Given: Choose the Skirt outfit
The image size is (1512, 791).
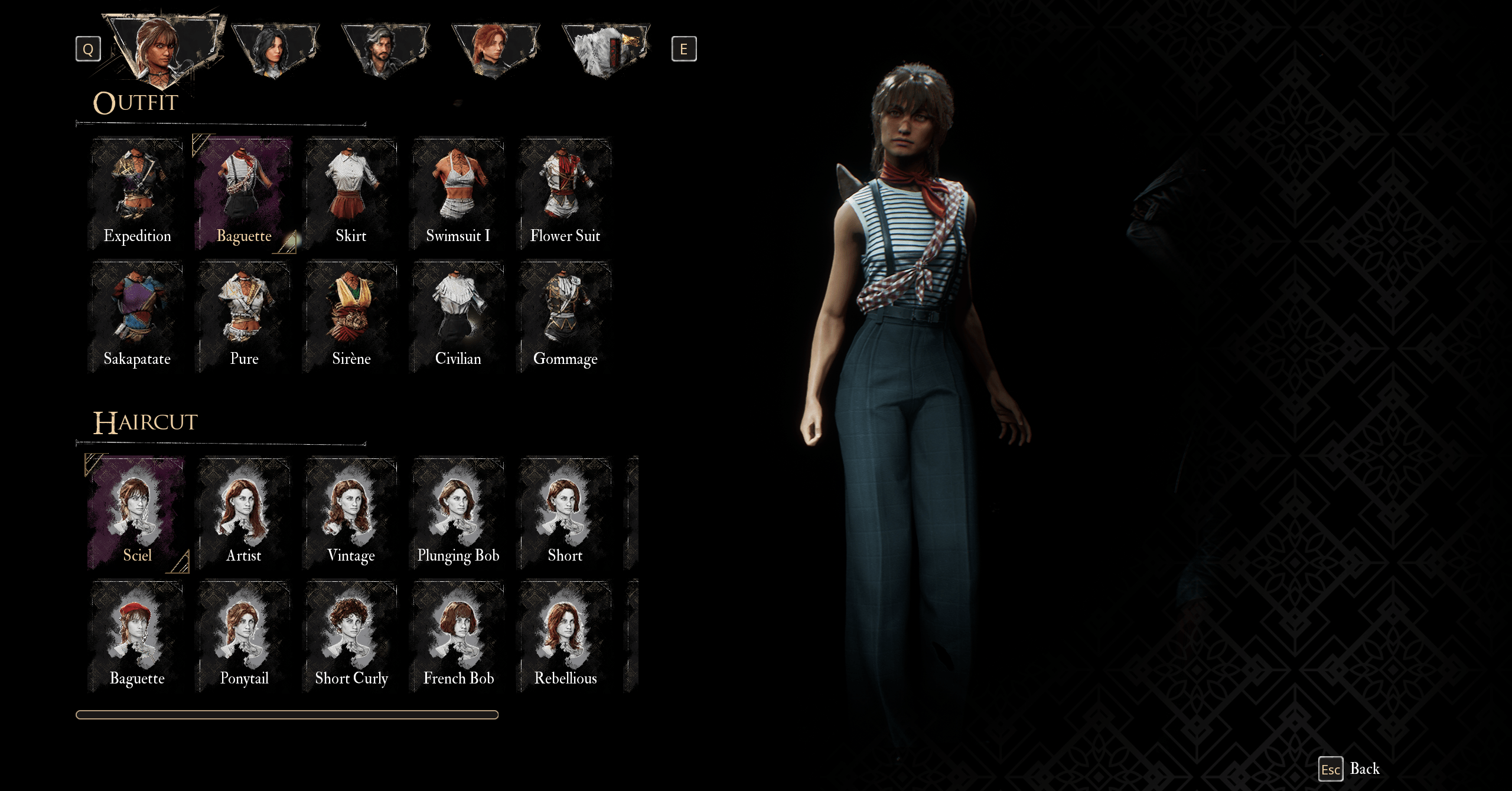Looking at the screenshot, I should (351, 193).
